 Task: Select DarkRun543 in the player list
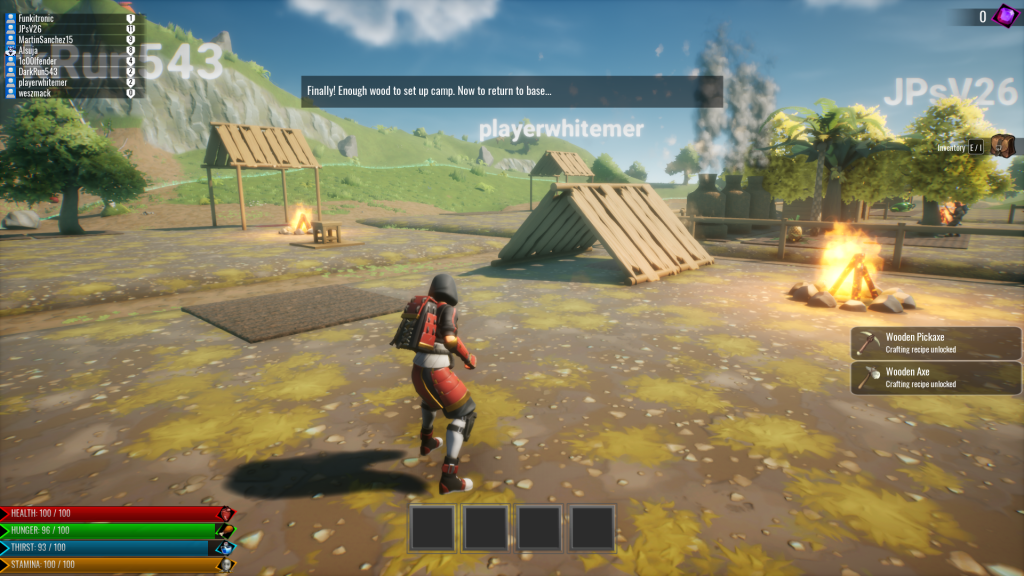click(70, 72)
